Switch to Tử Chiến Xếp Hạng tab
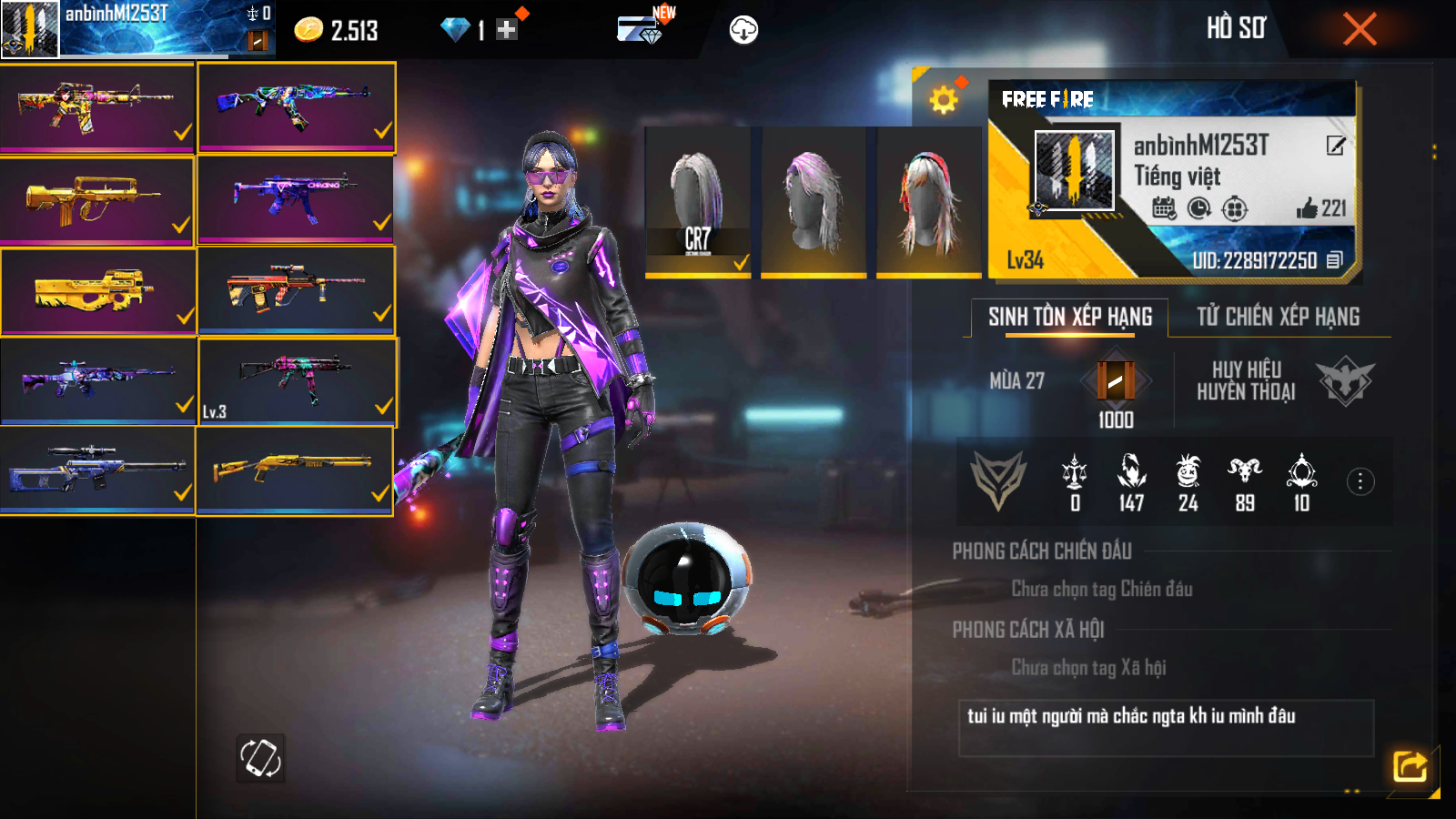 click(1278, 317)
